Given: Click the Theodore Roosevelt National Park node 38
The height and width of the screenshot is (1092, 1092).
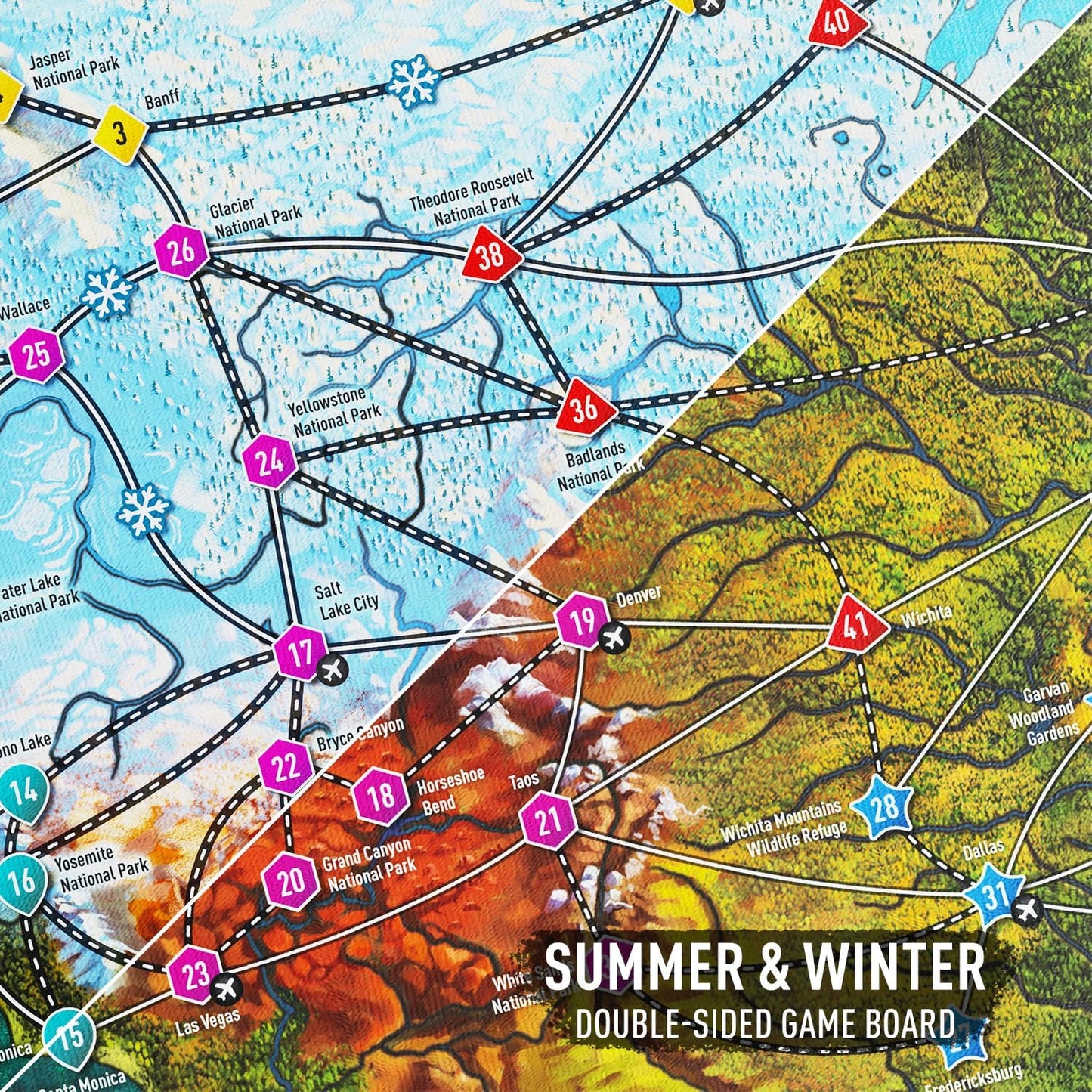Looking at the screenshot, I should 492,254.
